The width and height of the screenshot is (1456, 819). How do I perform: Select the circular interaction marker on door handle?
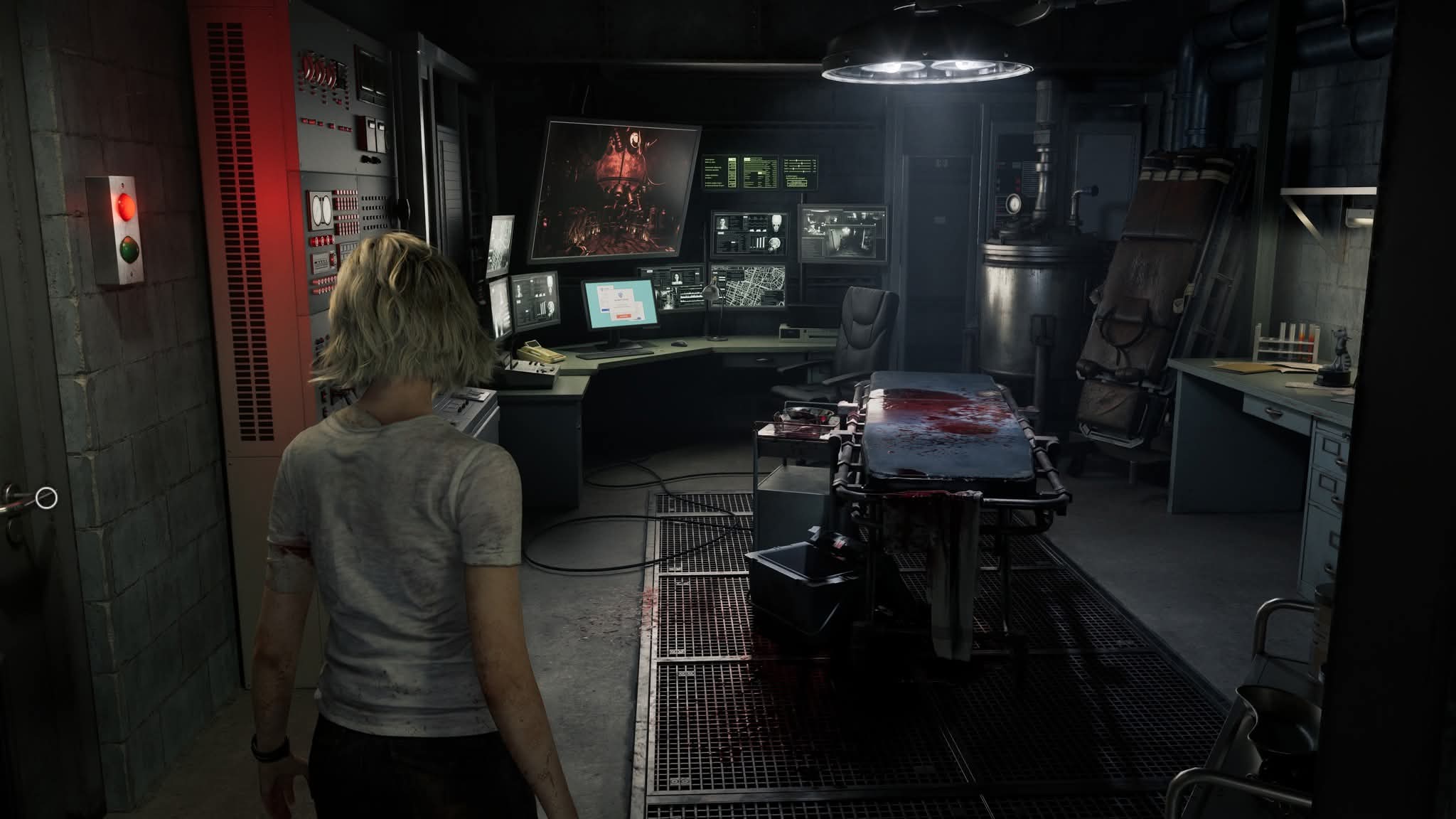click(x=46, y=498)
